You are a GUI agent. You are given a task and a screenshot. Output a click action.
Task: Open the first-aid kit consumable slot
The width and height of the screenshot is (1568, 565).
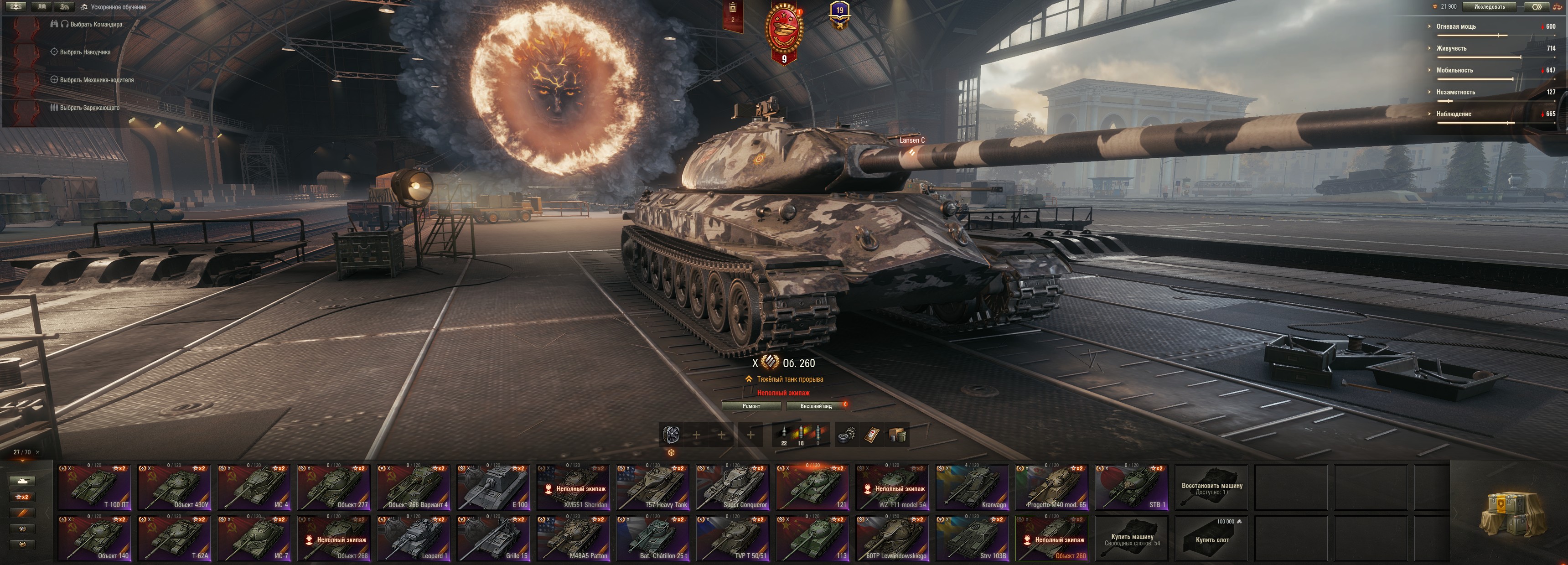click(x=872, y=435)
